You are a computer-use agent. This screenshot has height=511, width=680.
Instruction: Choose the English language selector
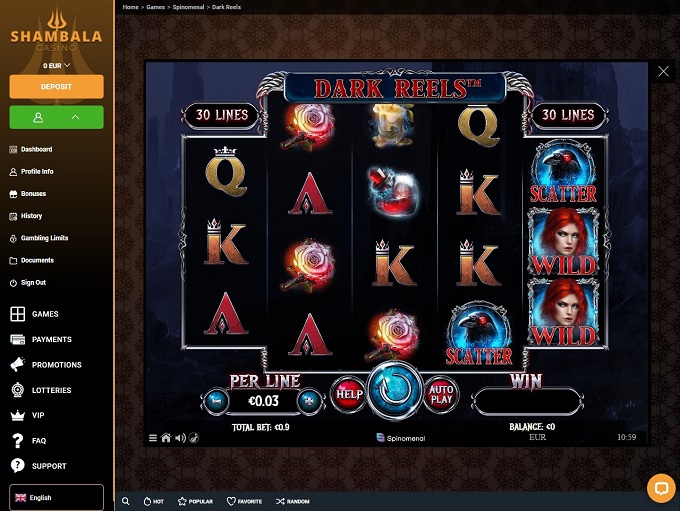point(57,497)
